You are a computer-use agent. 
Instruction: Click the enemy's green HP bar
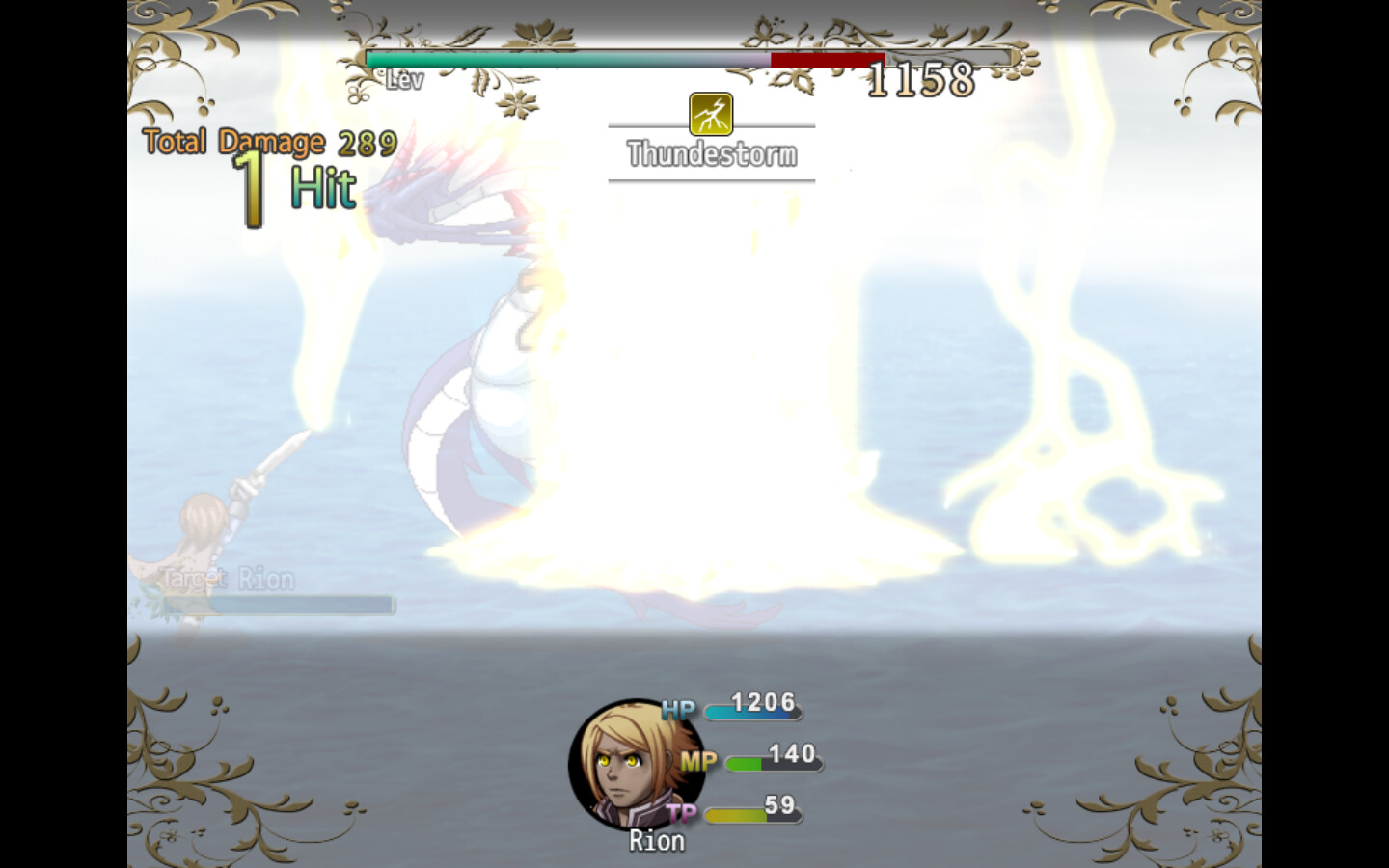pyautogui.click(x=482, y=61)
